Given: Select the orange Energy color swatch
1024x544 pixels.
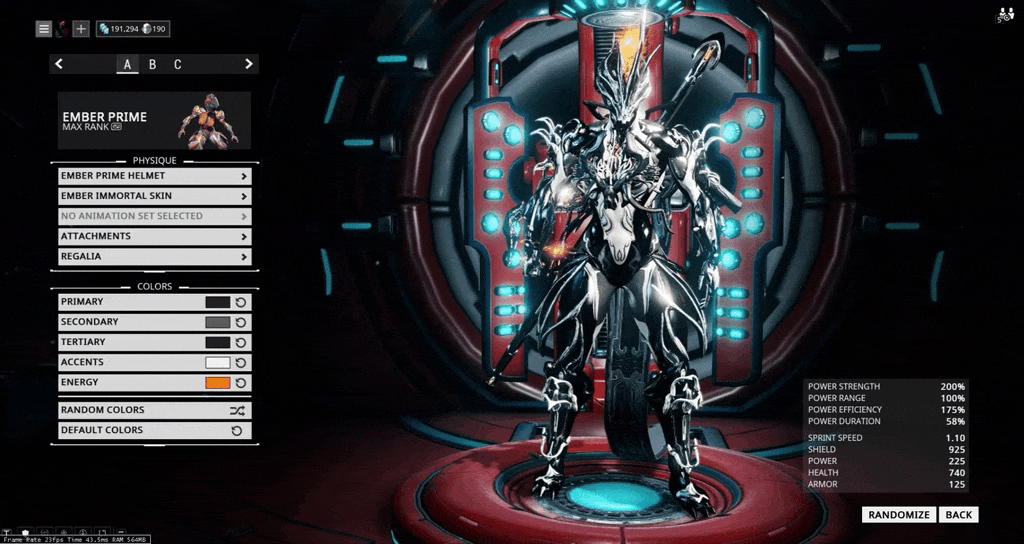Looking at the screenshot, I should [217, 382].
